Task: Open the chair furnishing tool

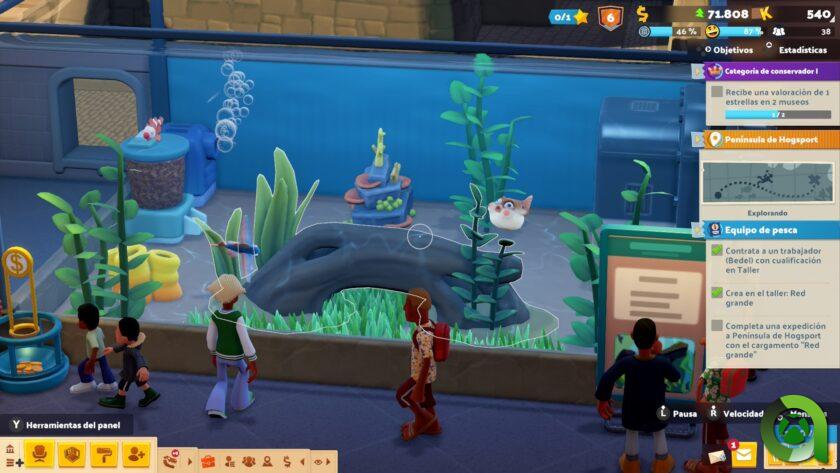Action: click(39, 455)
